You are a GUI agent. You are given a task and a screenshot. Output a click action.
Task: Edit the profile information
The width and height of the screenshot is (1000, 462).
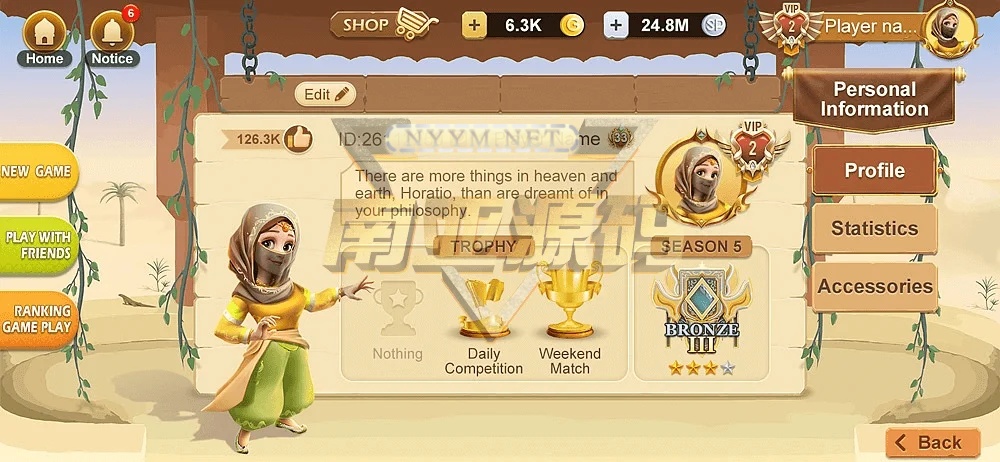(x=325, y=94)
